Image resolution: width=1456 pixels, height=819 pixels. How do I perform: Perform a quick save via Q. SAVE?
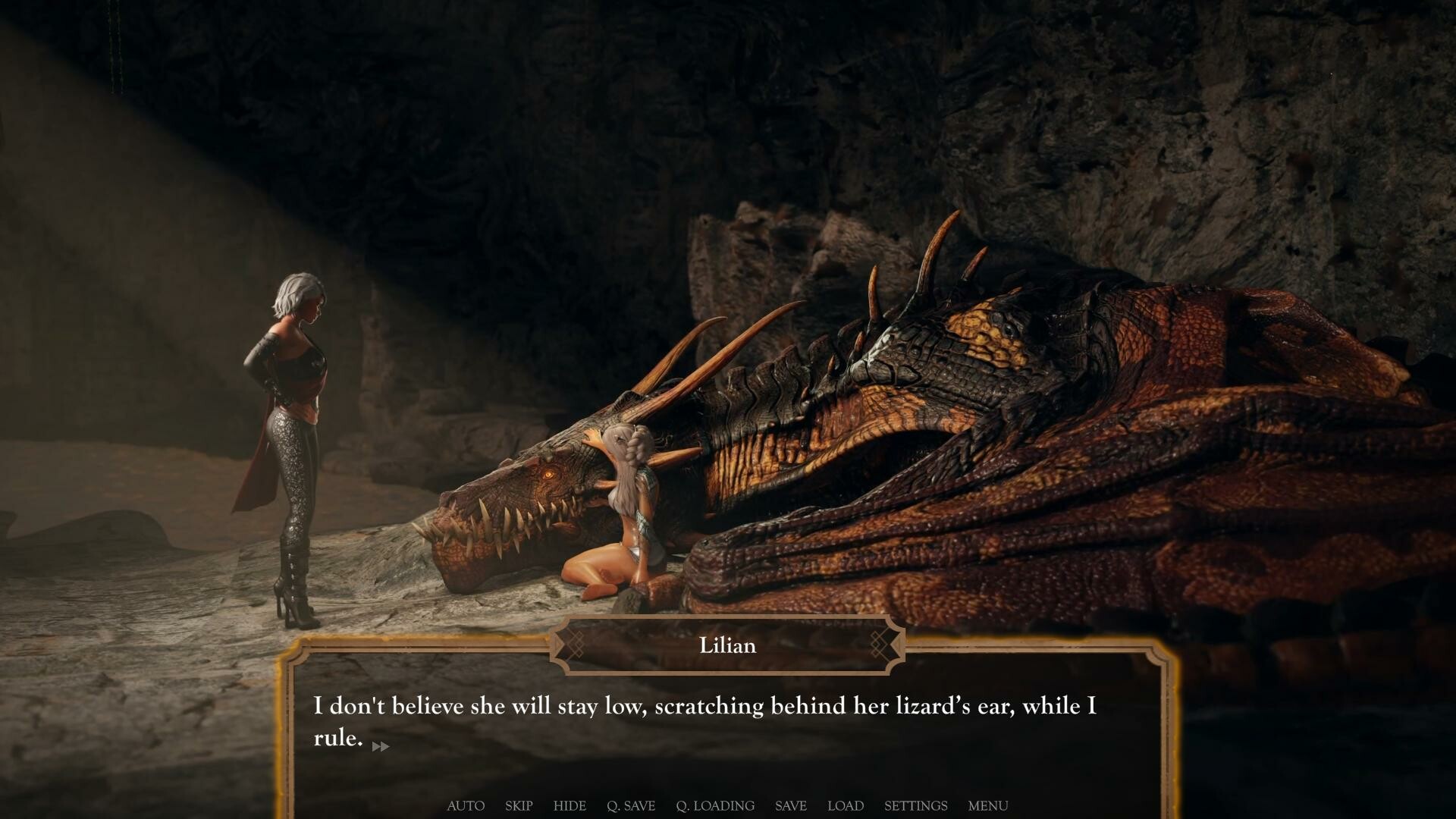pyautogui.click(x=631, y=806)
